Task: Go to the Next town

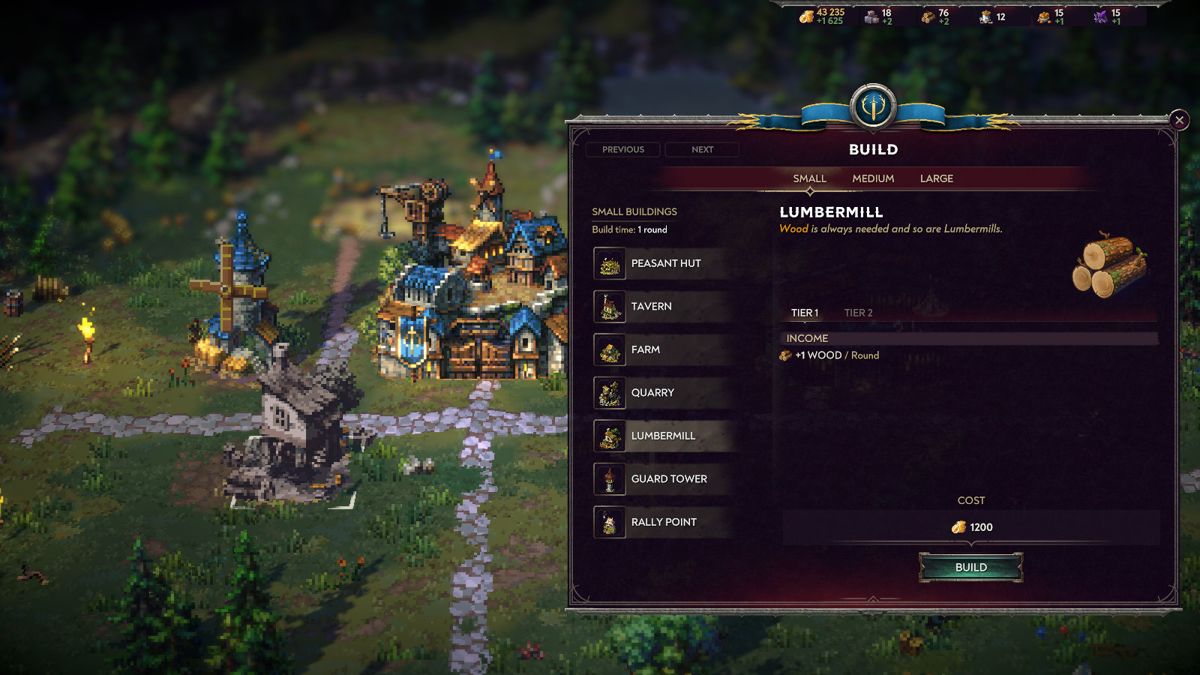Action: (x=702, y=150)
